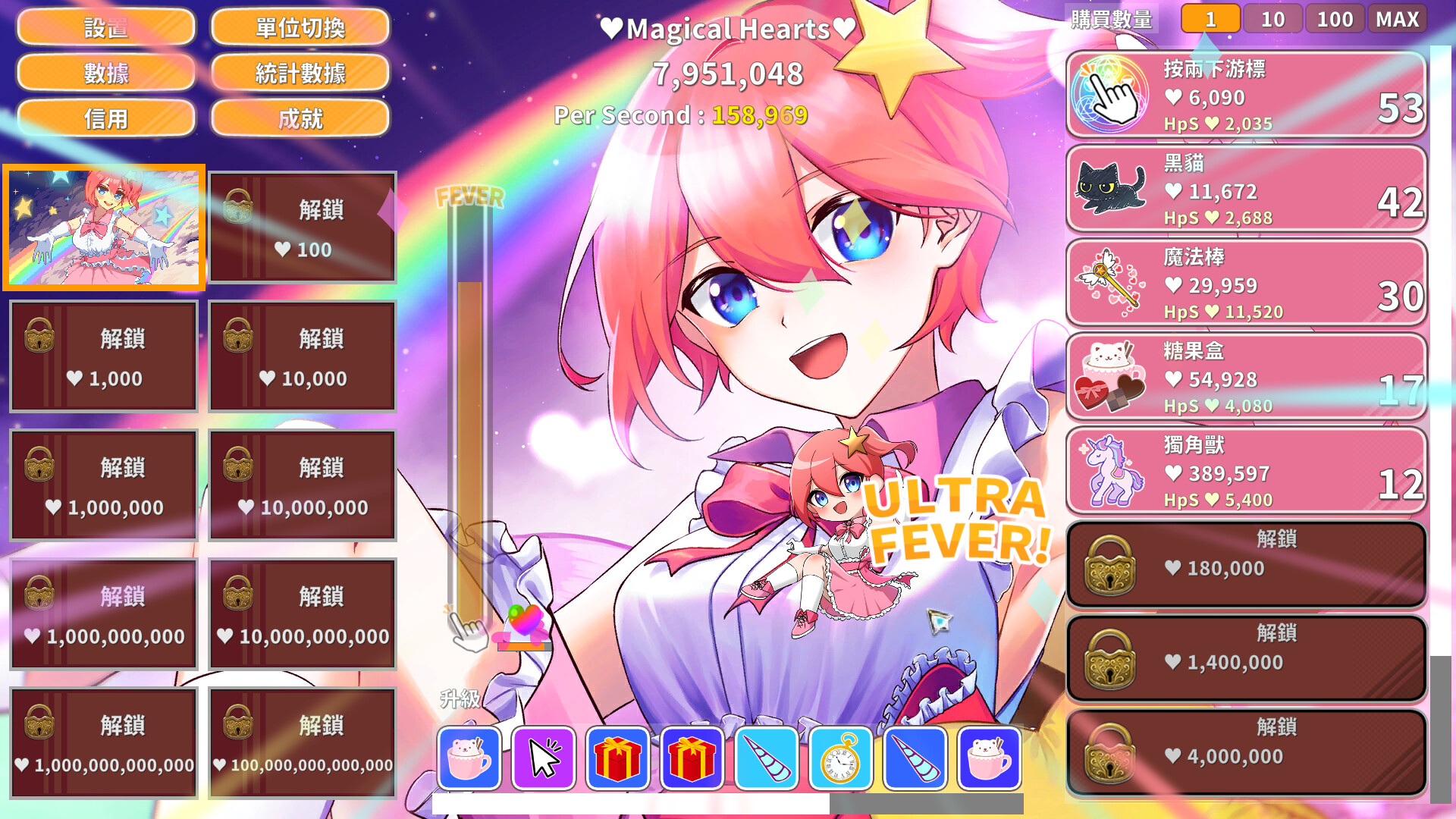Click the 成就 achievements button
The image size is (1456, 819).
pyautogui.click(x=300, y=119)
